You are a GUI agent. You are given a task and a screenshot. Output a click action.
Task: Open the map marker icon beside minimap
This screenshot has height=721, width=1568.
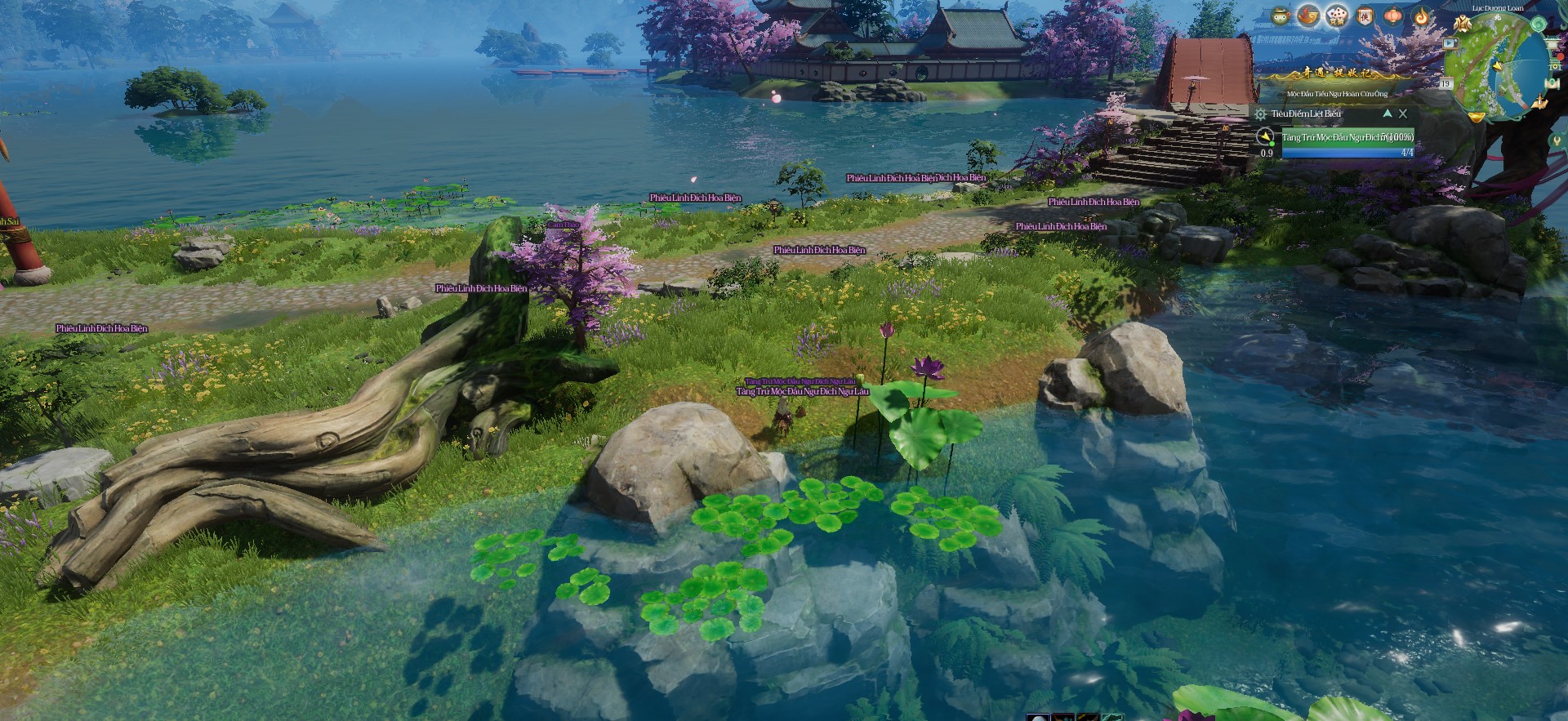1553,82
